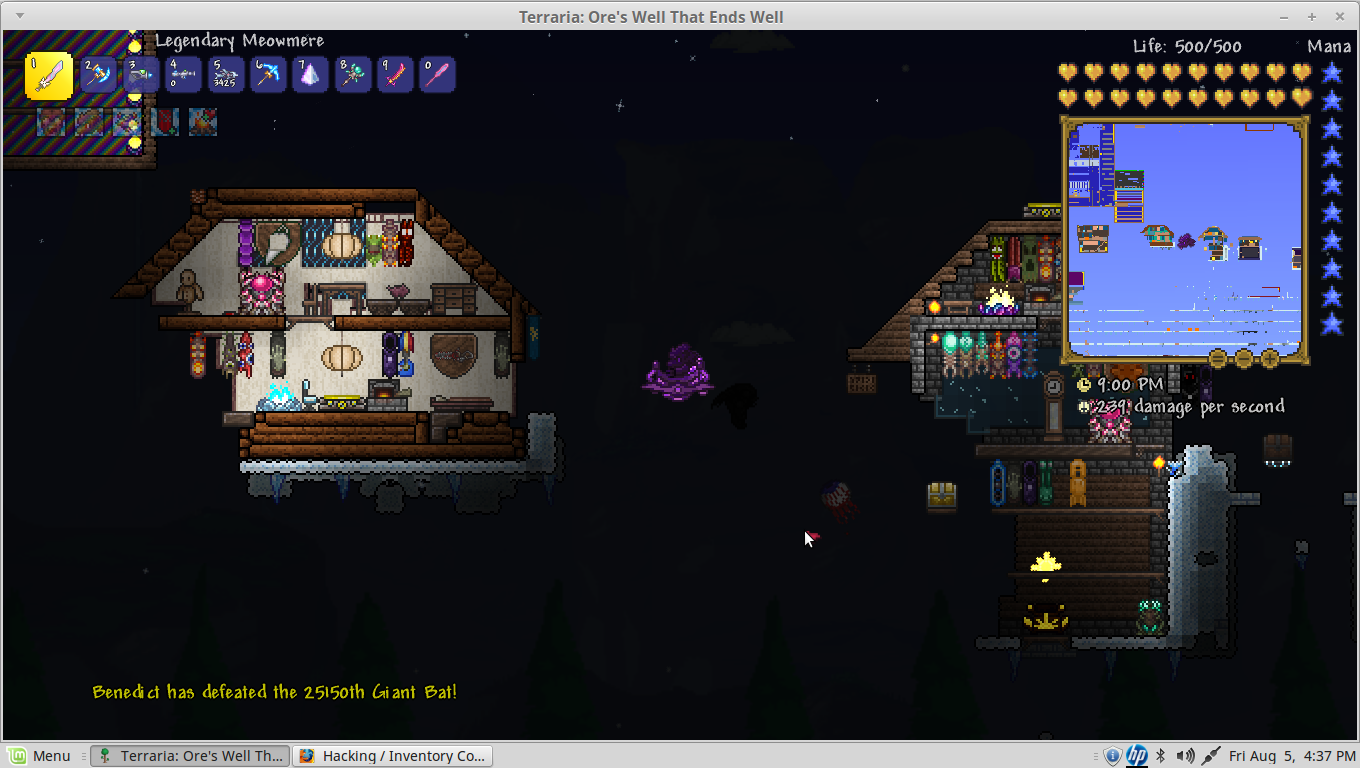Select the gun in hotbar slot 4
1360x768 pixels.
click(183, 75)
